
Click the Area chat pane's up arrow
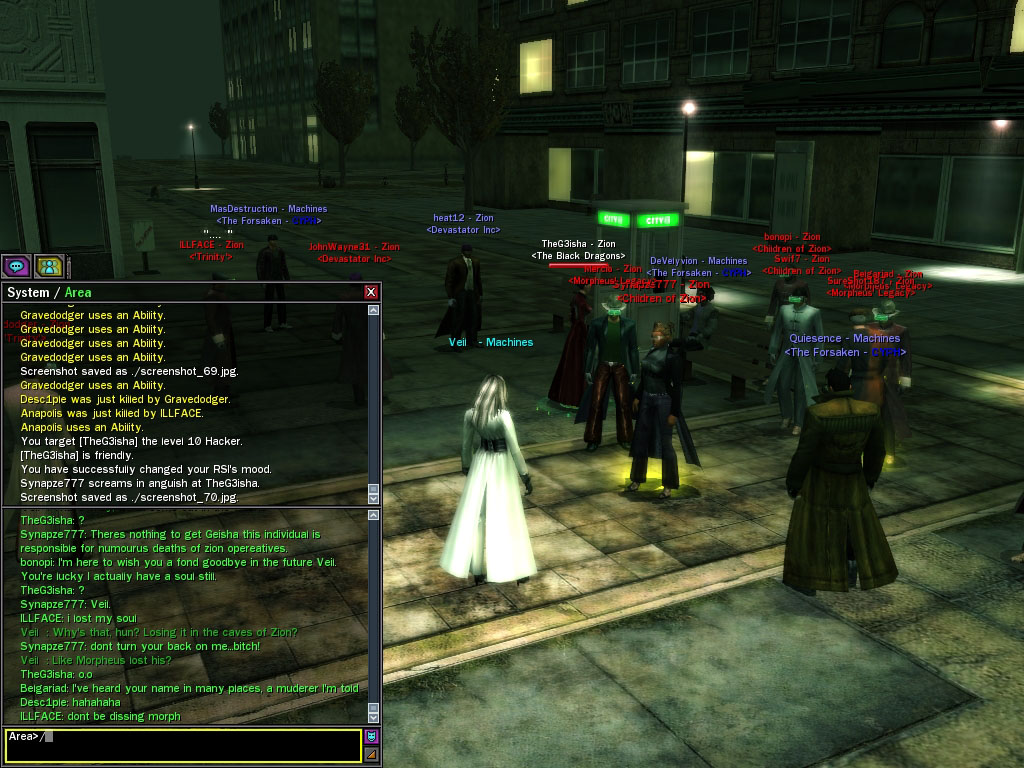[x=374, y=516]
